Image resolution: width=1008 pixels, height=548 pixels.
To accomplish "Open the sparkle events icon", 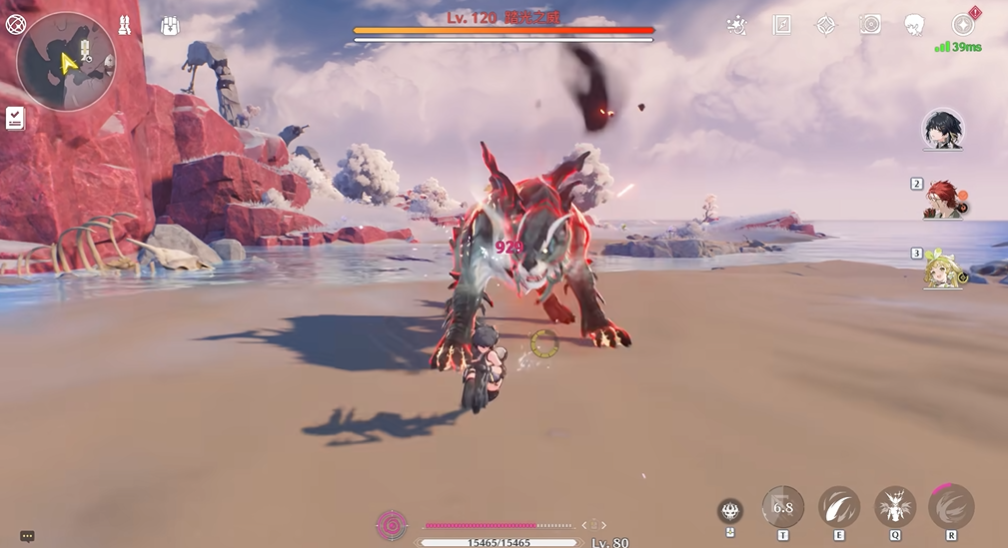I will coord(737,25).
